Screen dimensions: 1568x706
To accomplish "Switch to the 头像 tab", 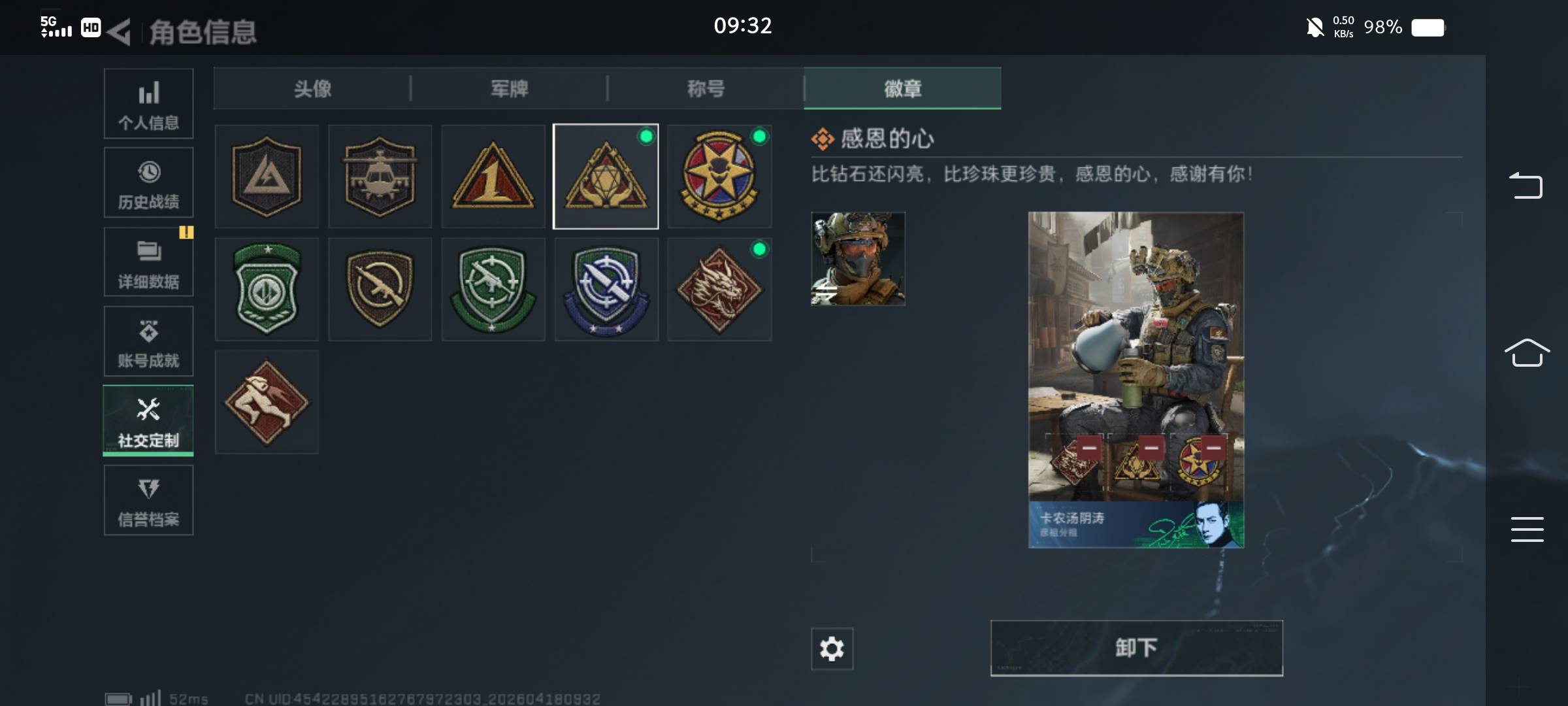I will click(312, 89).
